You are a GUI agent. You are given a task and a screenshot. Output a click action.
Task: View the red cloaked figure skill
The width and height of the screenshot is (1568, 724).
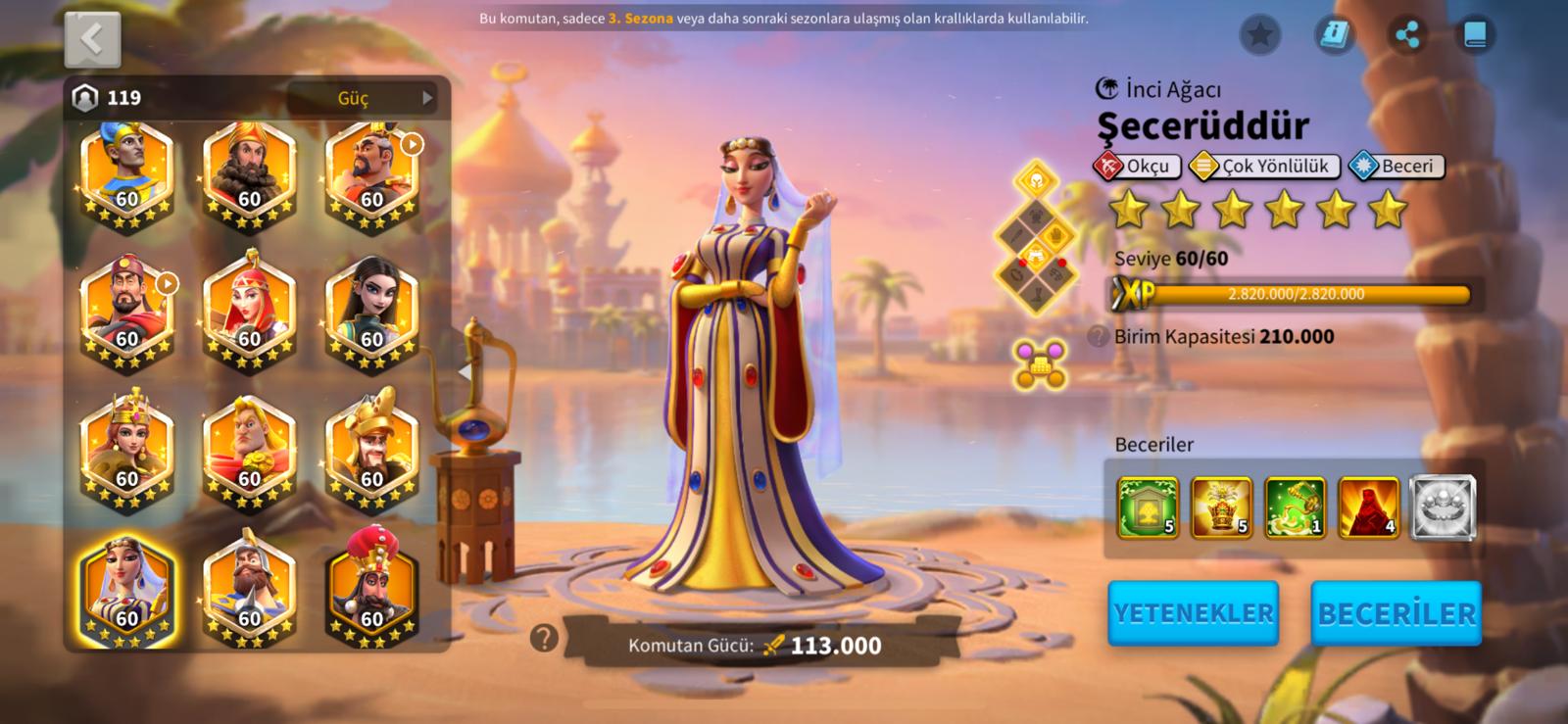click(1368, 507)
